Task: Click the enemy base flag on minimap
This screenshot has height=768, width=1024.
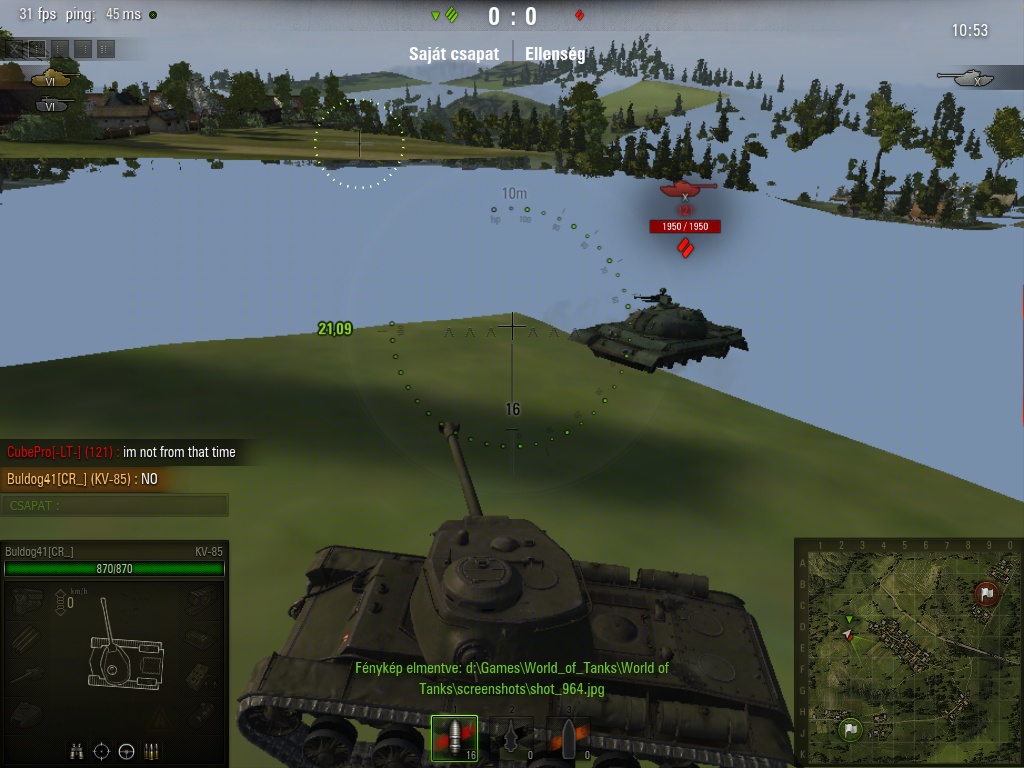Action: click(x=986, y=594)
